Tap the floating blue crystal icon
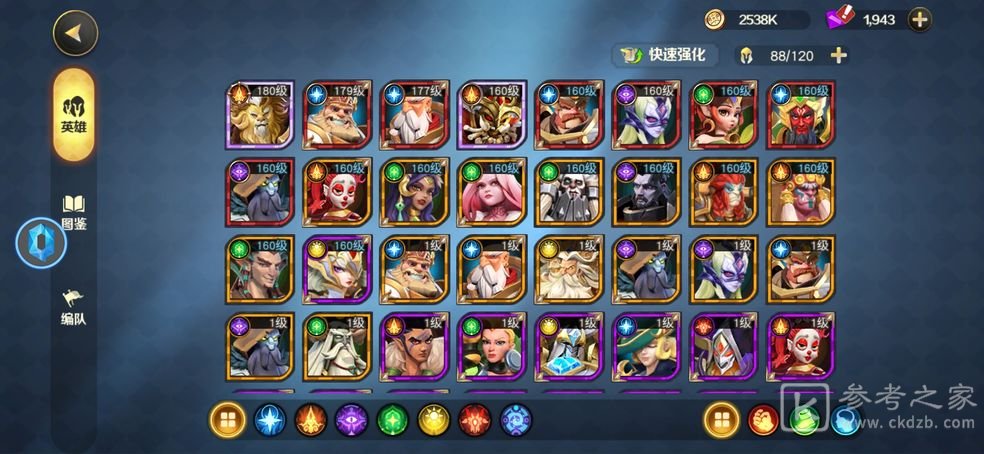This screenshot has height=454, width=984. tap(41, 243)
